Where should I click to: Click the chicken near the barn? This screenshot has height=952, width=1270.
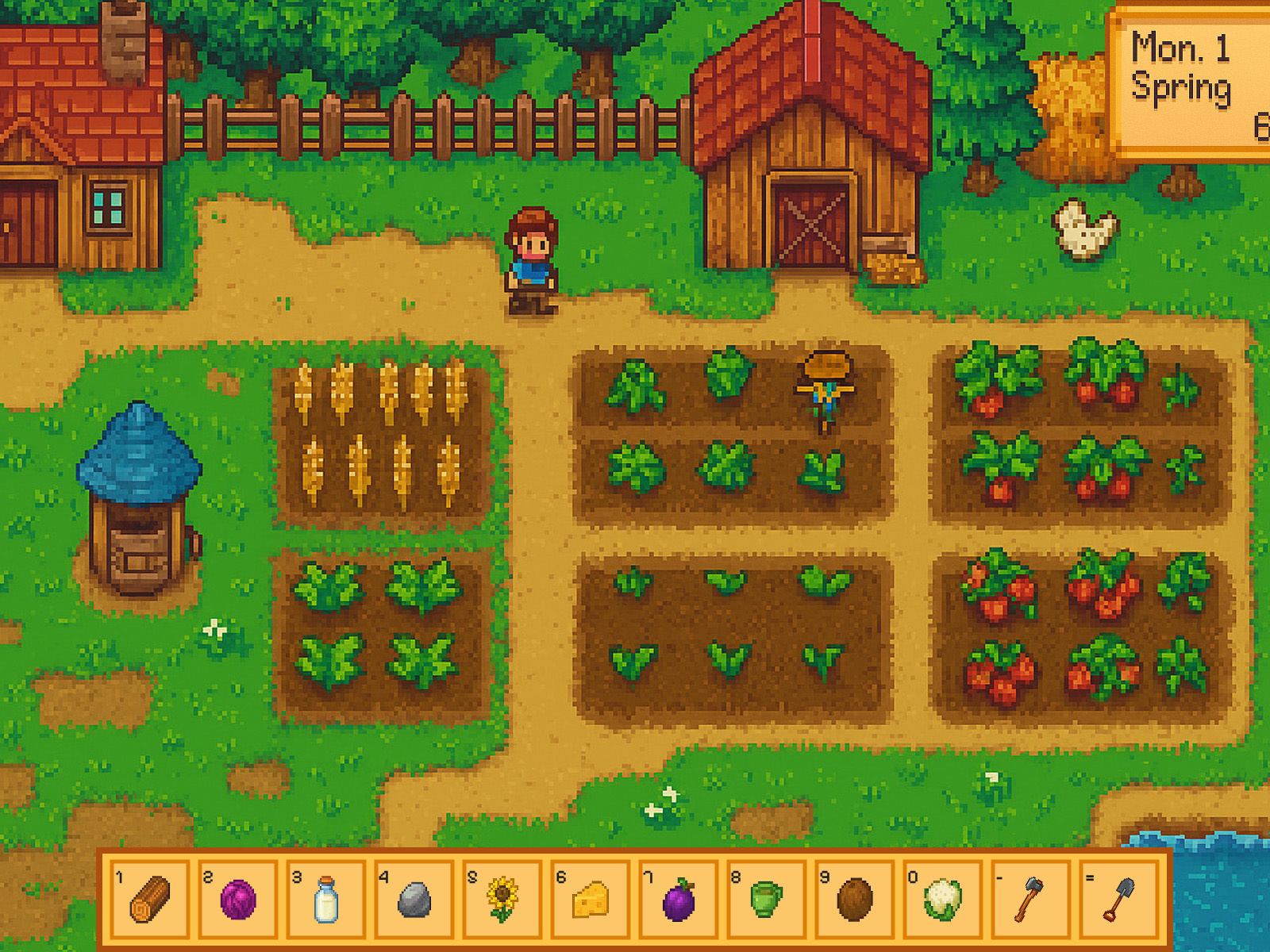point(1079,230)
